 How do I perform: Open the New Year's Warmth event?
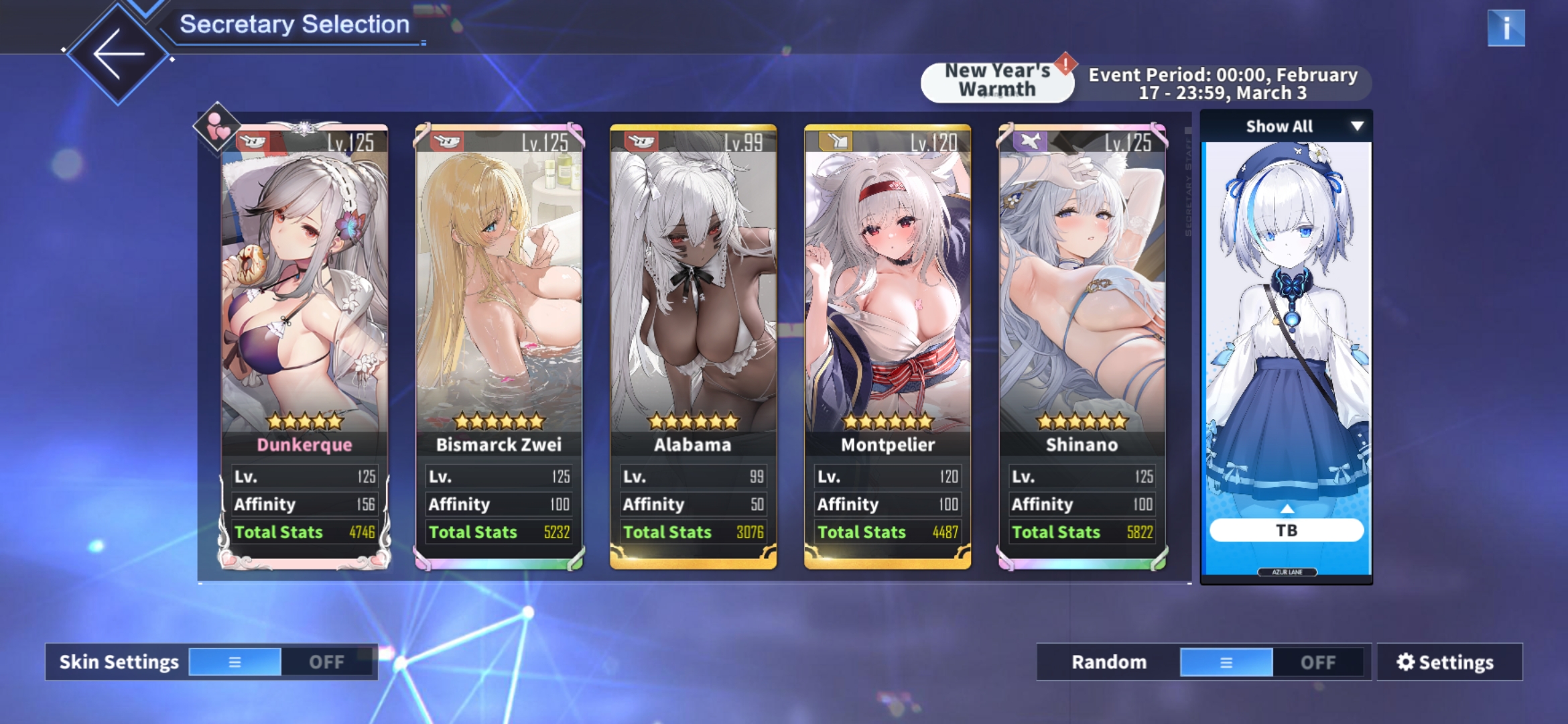pyautogui.click(x=997, y=82)
